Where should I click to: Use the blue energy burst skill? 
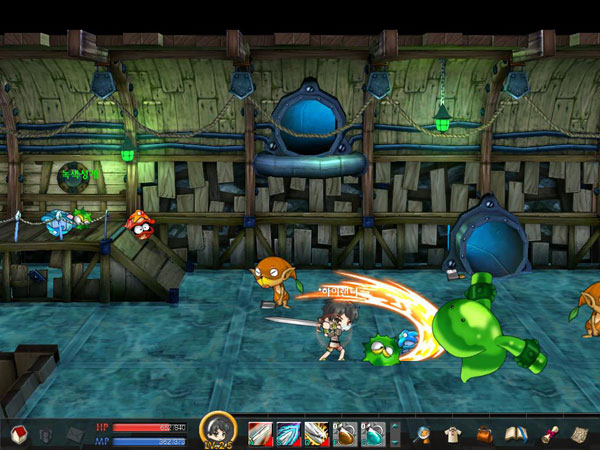coord(288,433)
